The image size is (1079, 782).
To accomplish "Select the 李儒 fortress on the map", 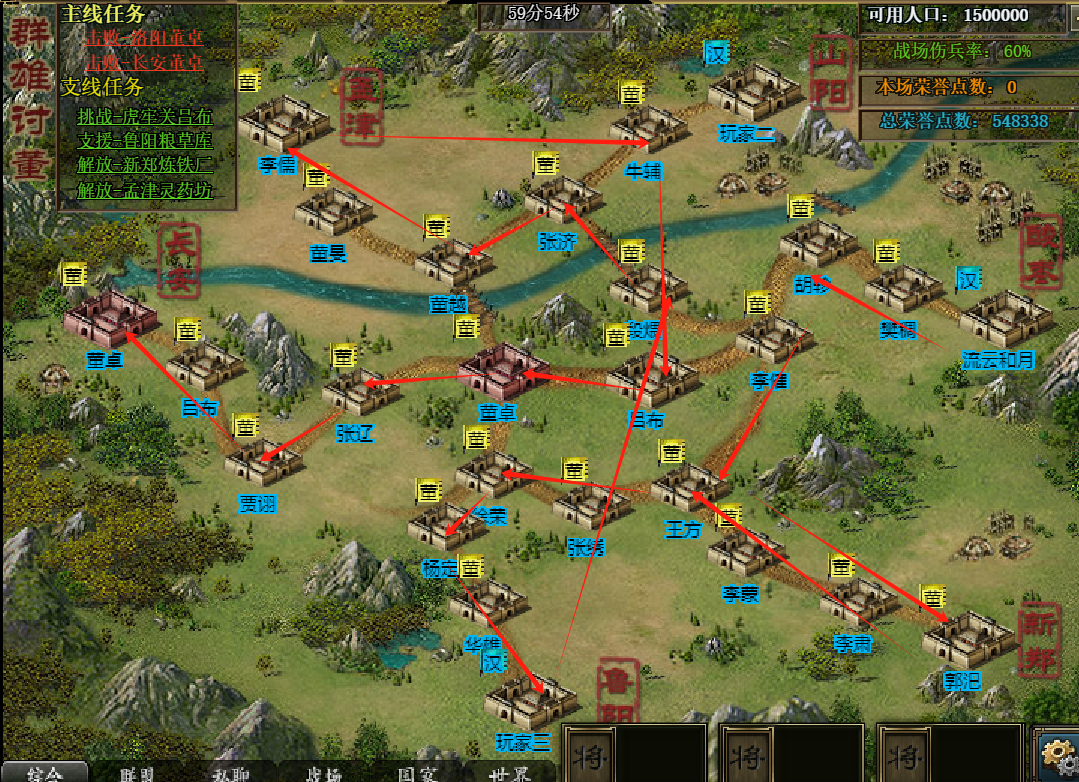I will (284, 124).
